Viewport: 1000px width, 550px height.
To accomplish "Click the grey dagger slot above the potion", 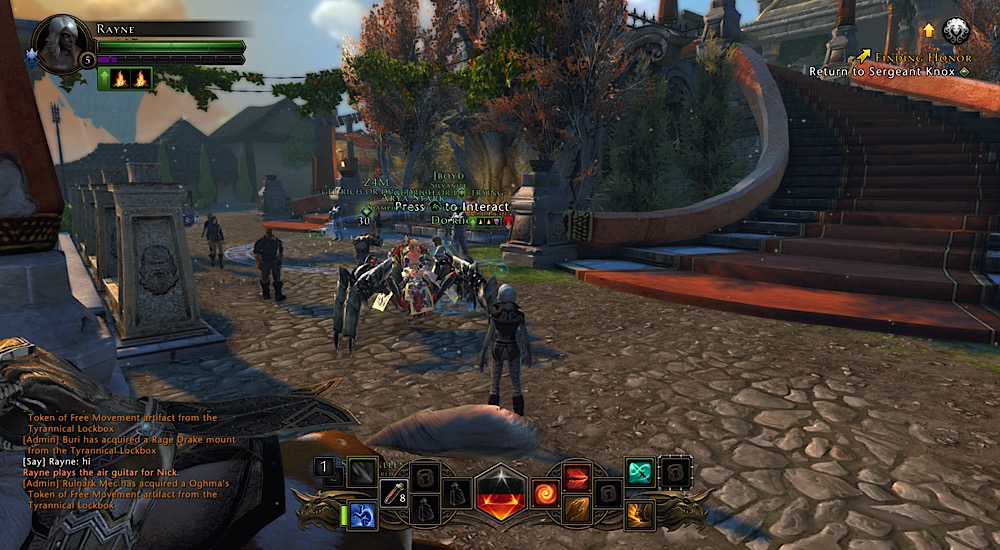I will (362, 471).
